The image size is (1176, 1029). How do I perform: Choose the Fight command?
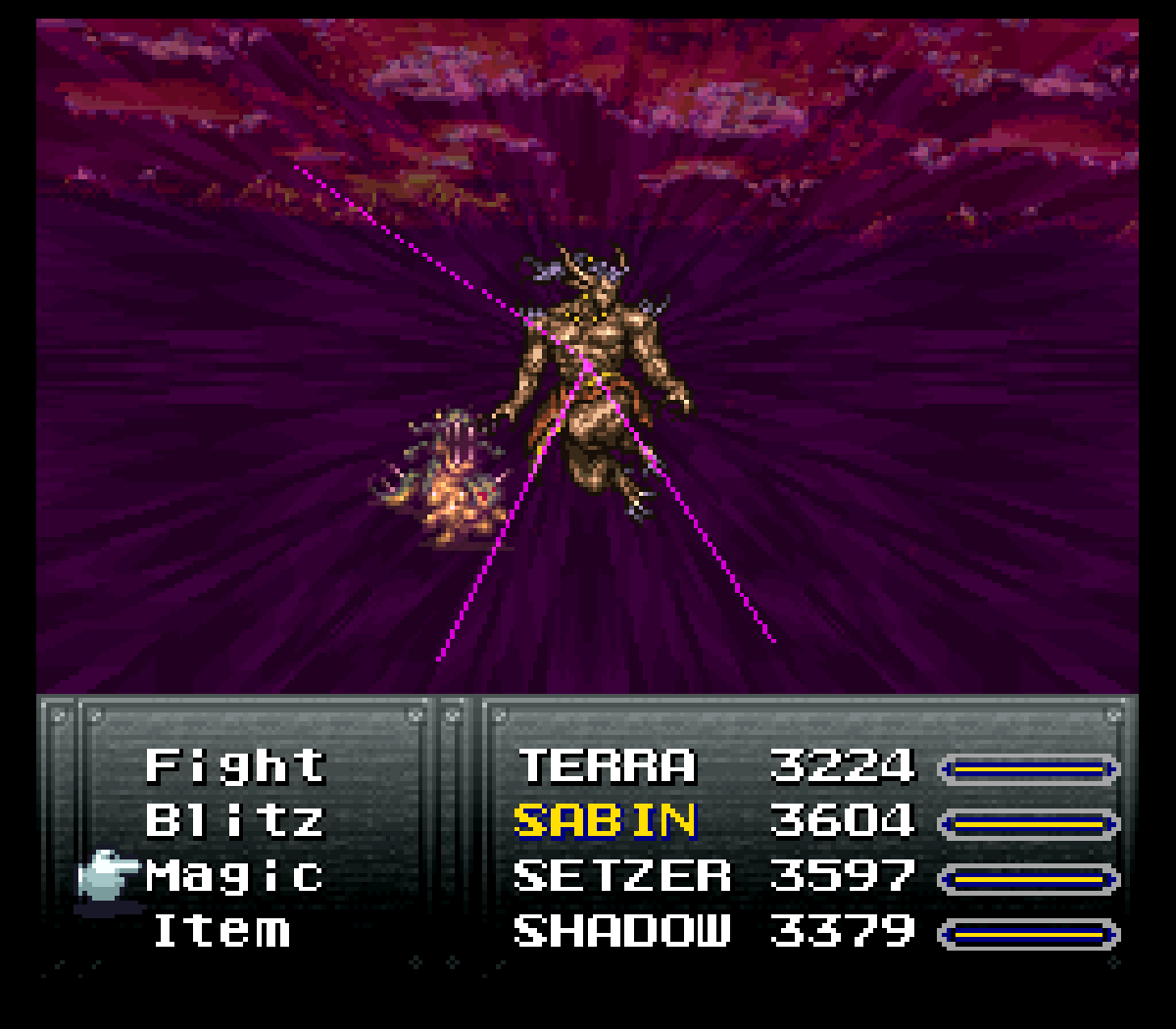pos(235,766)
